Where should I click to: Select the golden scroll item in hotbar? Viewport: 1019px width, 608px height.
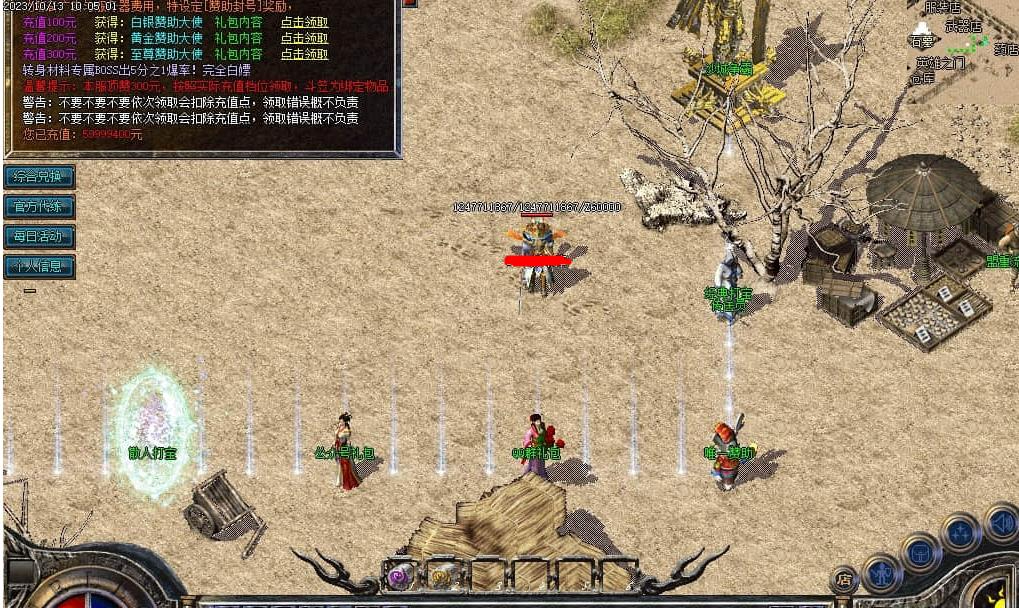[x=442, y=576]
